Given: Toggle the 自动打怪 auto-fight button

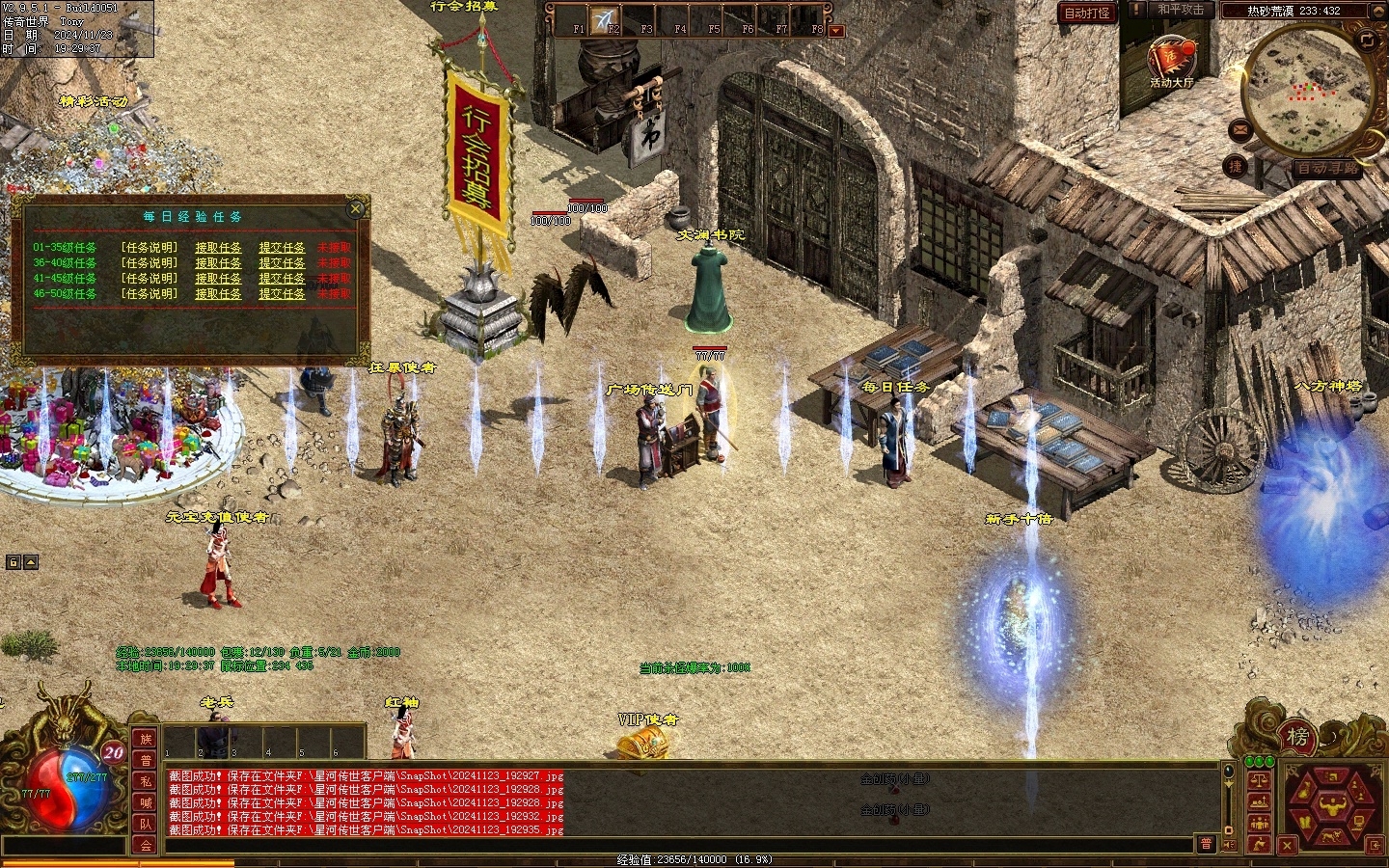Looking at the screenshot, I should coord(1087,13).
